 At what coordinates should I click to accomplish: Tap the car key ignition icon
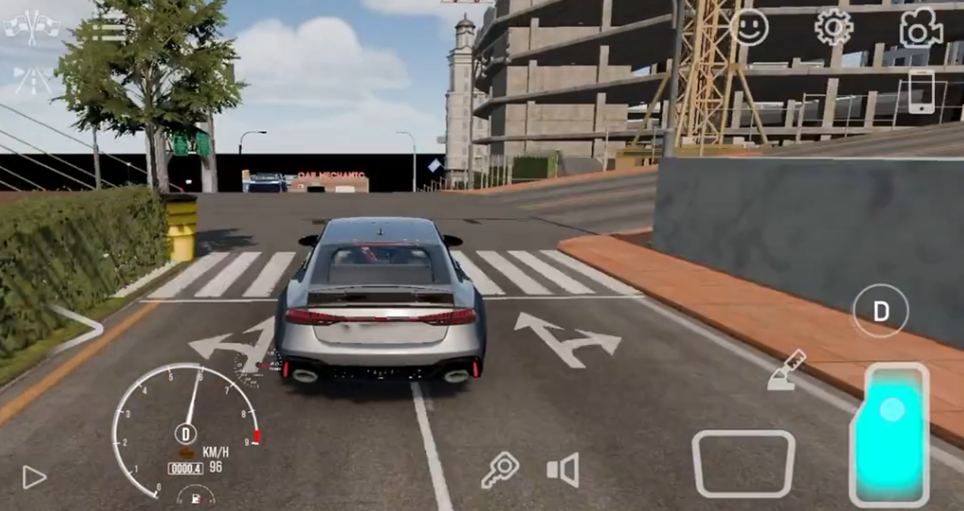(x=499, y=470)
